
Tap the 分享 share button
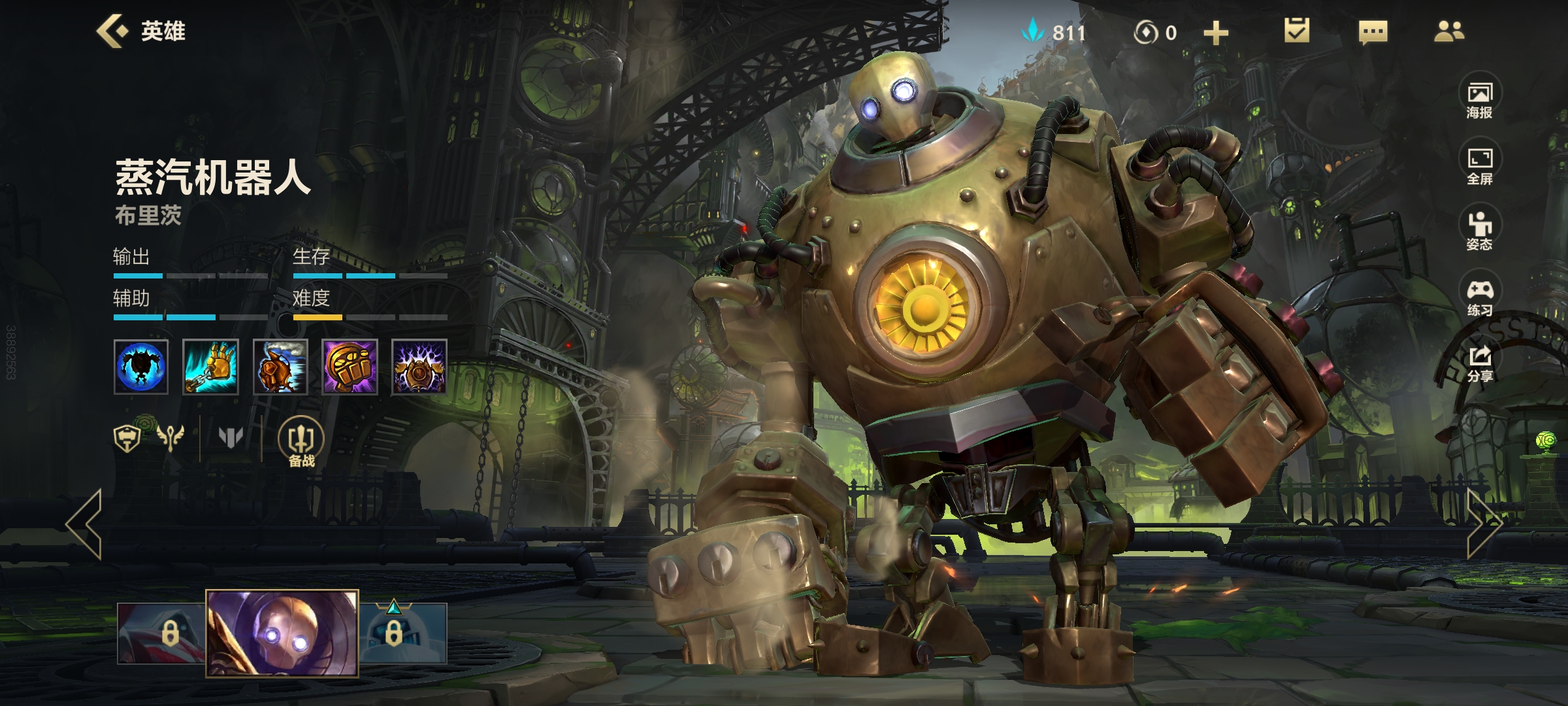tap(1480, 363)
